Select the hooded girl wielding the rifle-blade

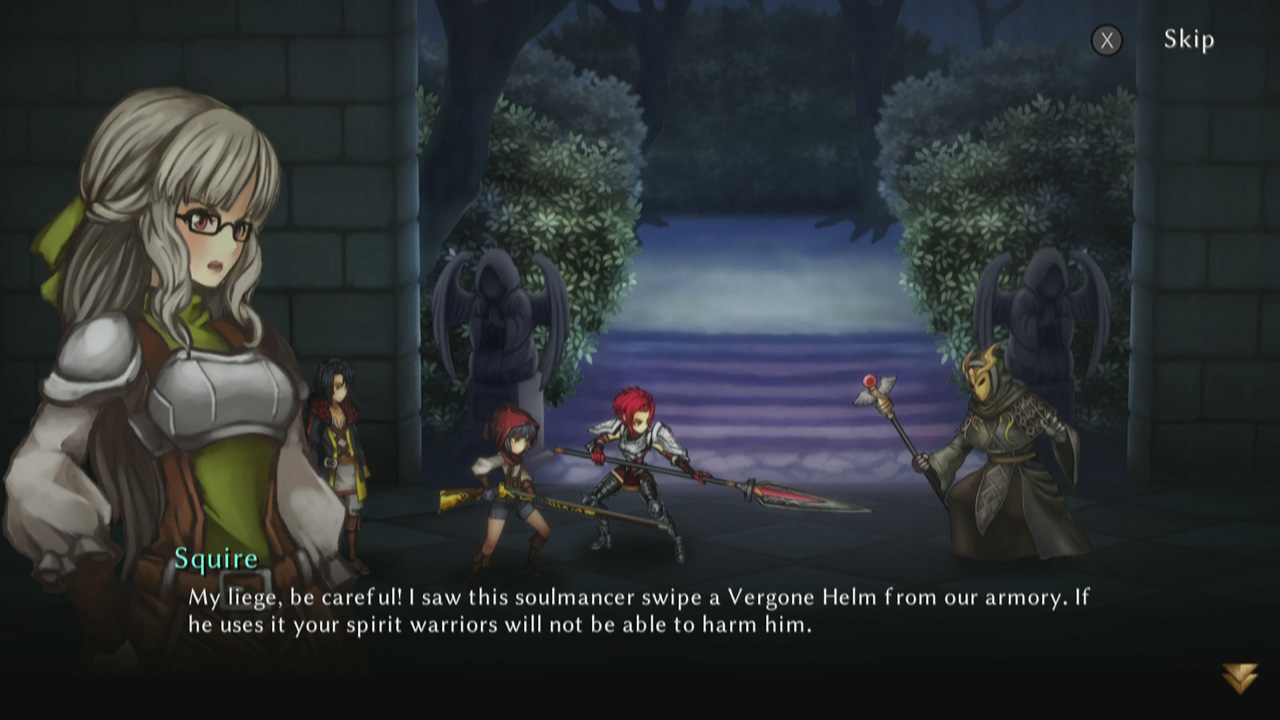click(x=510, y=480)
